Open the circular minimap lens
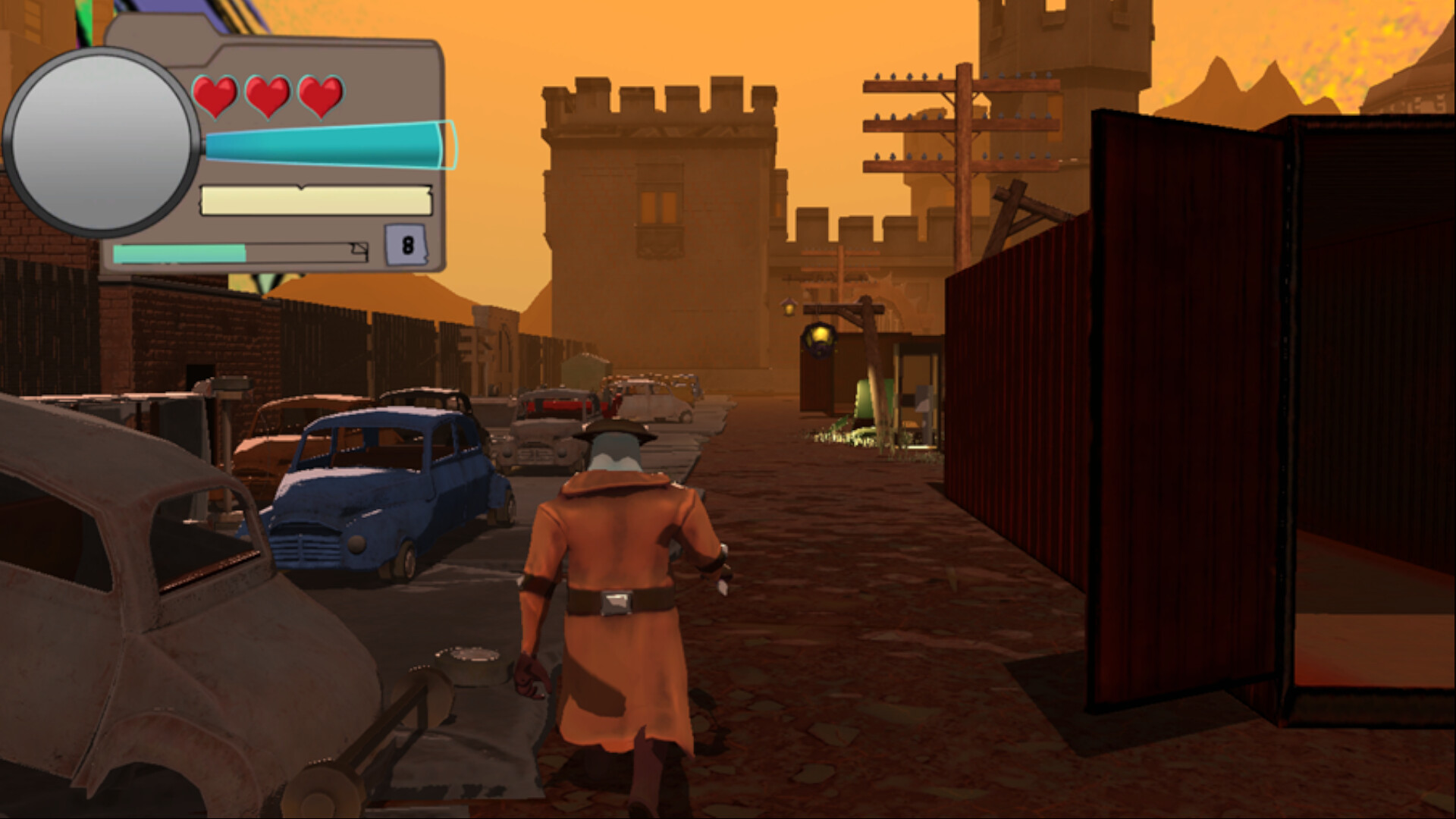This screenshot has width=1456, height=819. (103, 140)
